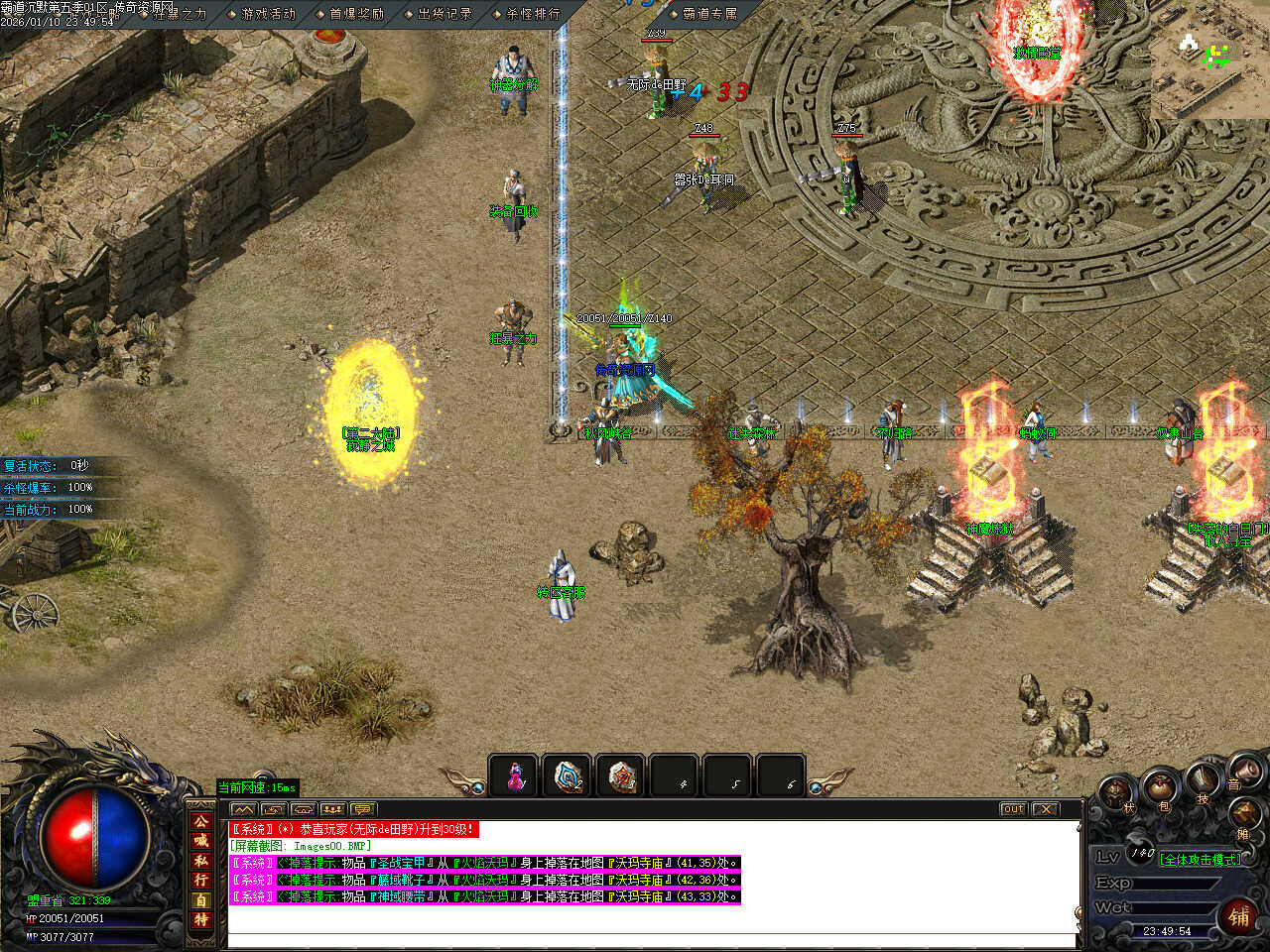Image resolution: width=1270 pixels, height=952 pixels.
Task: Open the shop with the red 铺 button
Action: [x=1239, y=916]
